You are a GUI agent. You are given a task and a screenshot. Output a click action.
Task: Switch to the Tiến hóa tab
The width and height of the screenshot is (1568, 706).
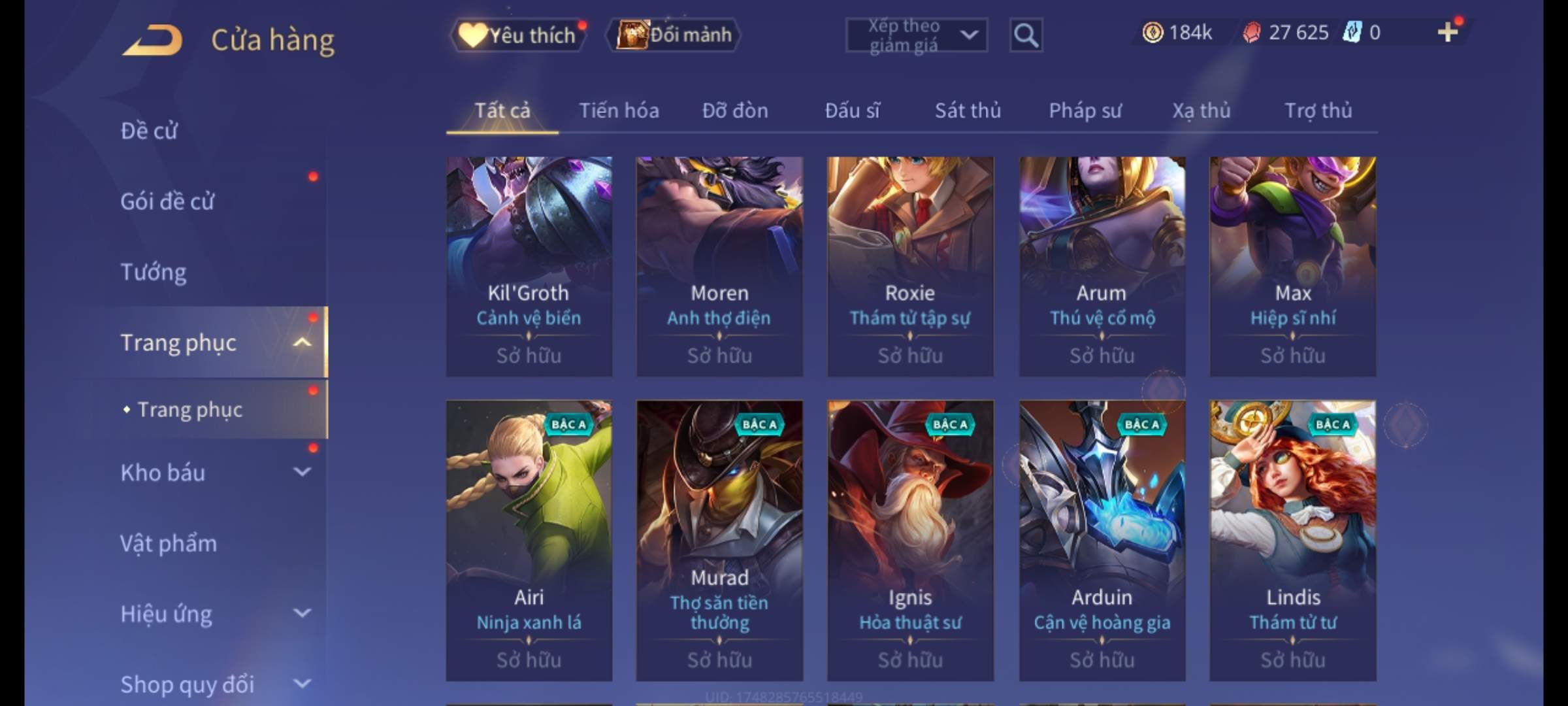click(619, 110)
